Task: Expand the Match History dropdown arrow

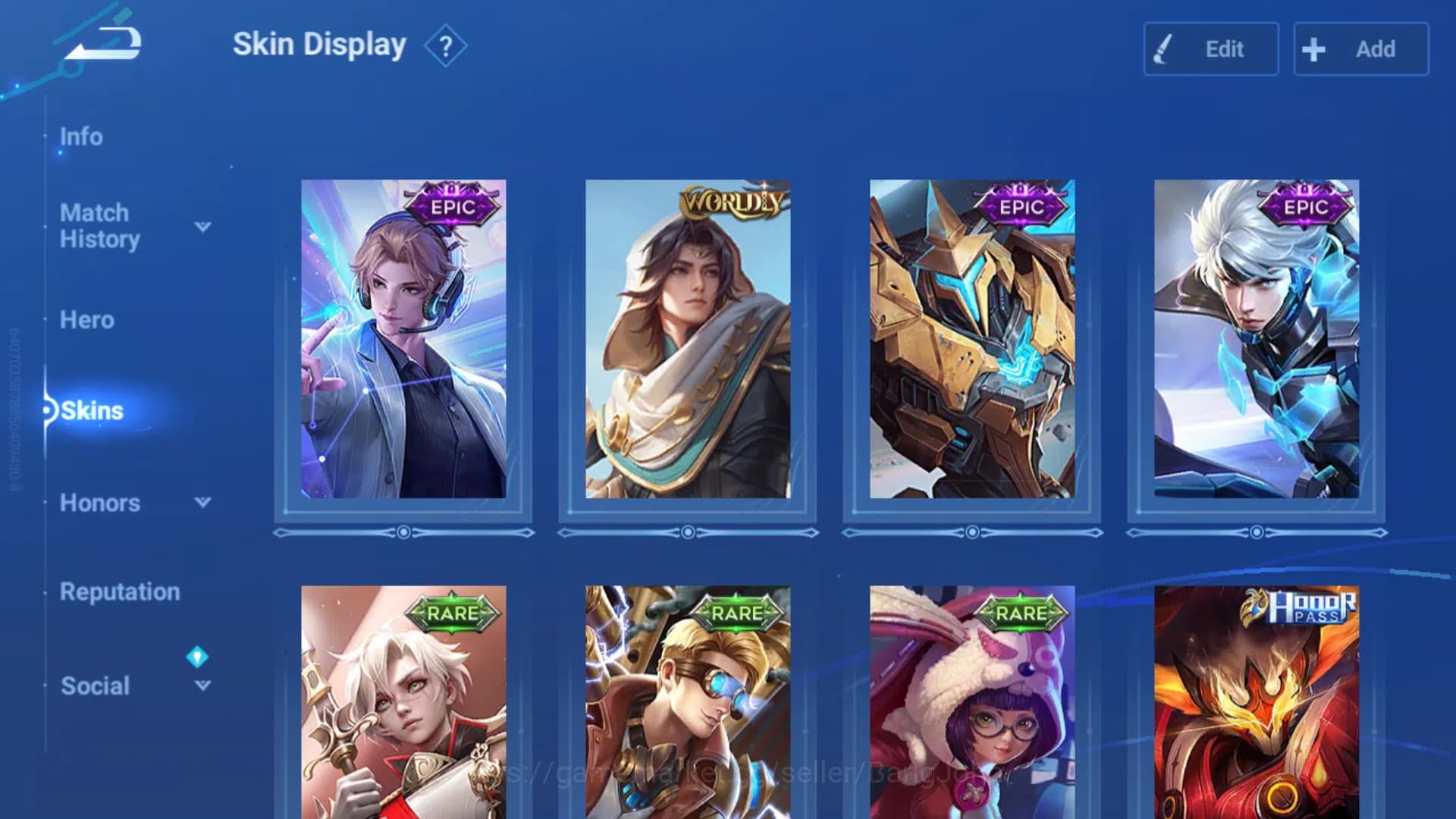Action: pos(202,227)
